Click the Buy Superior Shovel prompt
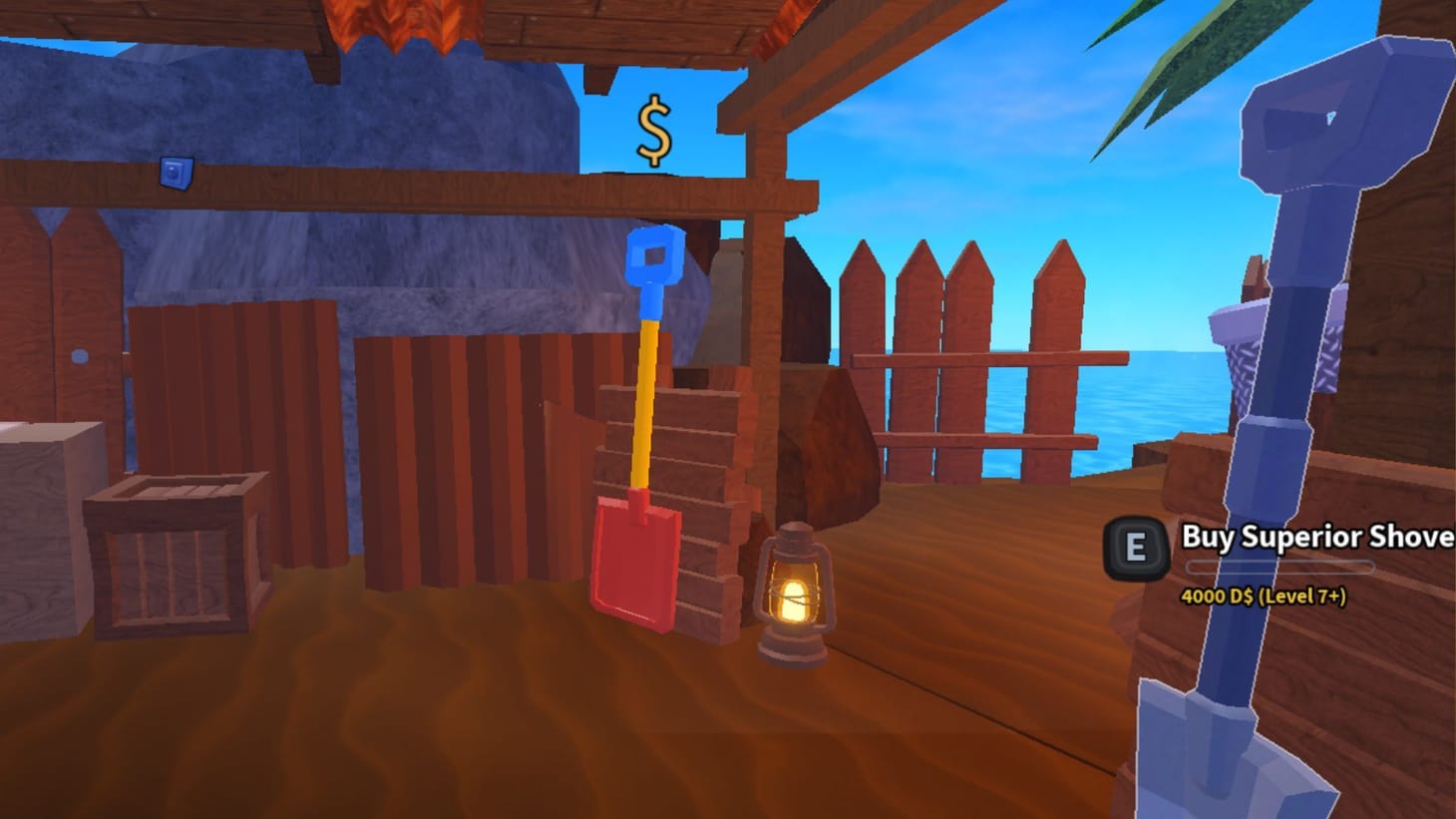Image resolution: width=1456 pixels, height=819 pixels. point(1306,537)
